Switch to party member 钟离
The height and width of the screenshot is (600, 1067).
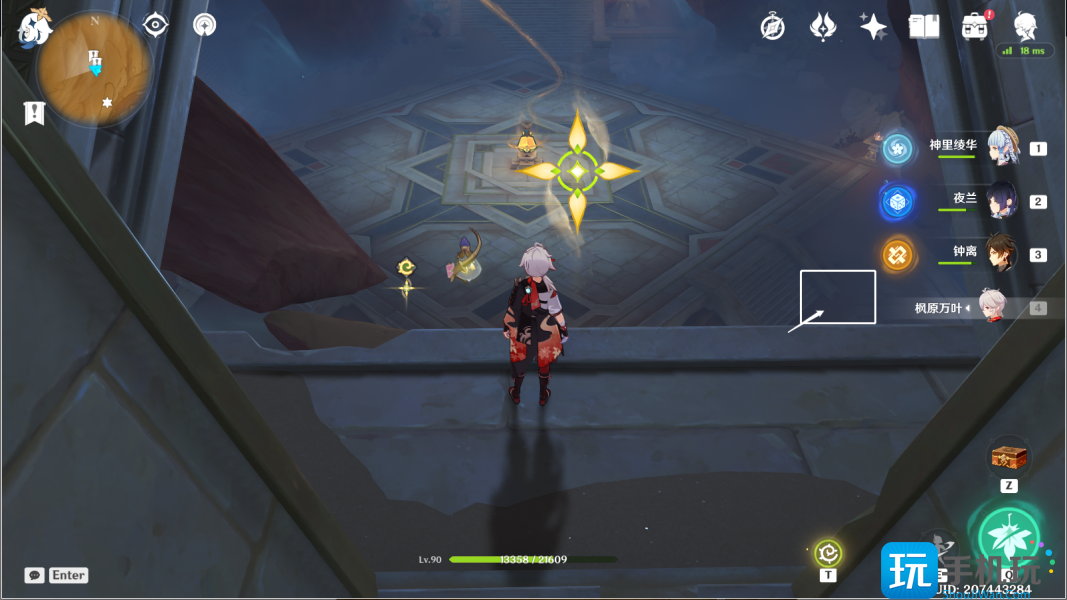1001,253
